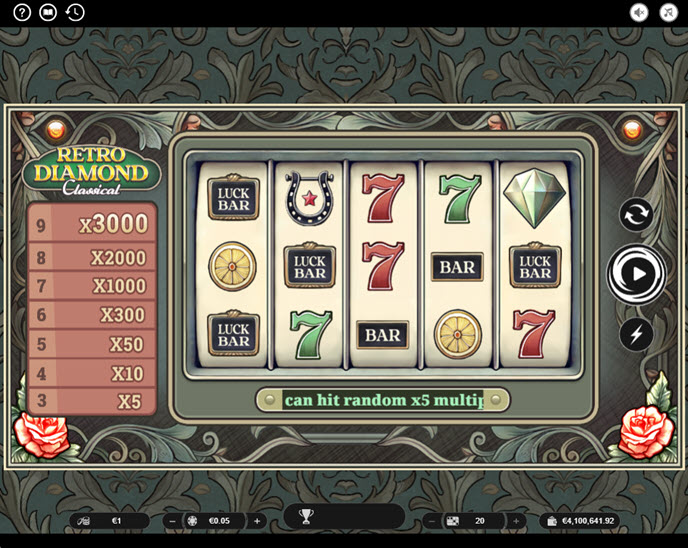
Task: Toggle turbo mode with the lightning bolt
Action: 636,333
